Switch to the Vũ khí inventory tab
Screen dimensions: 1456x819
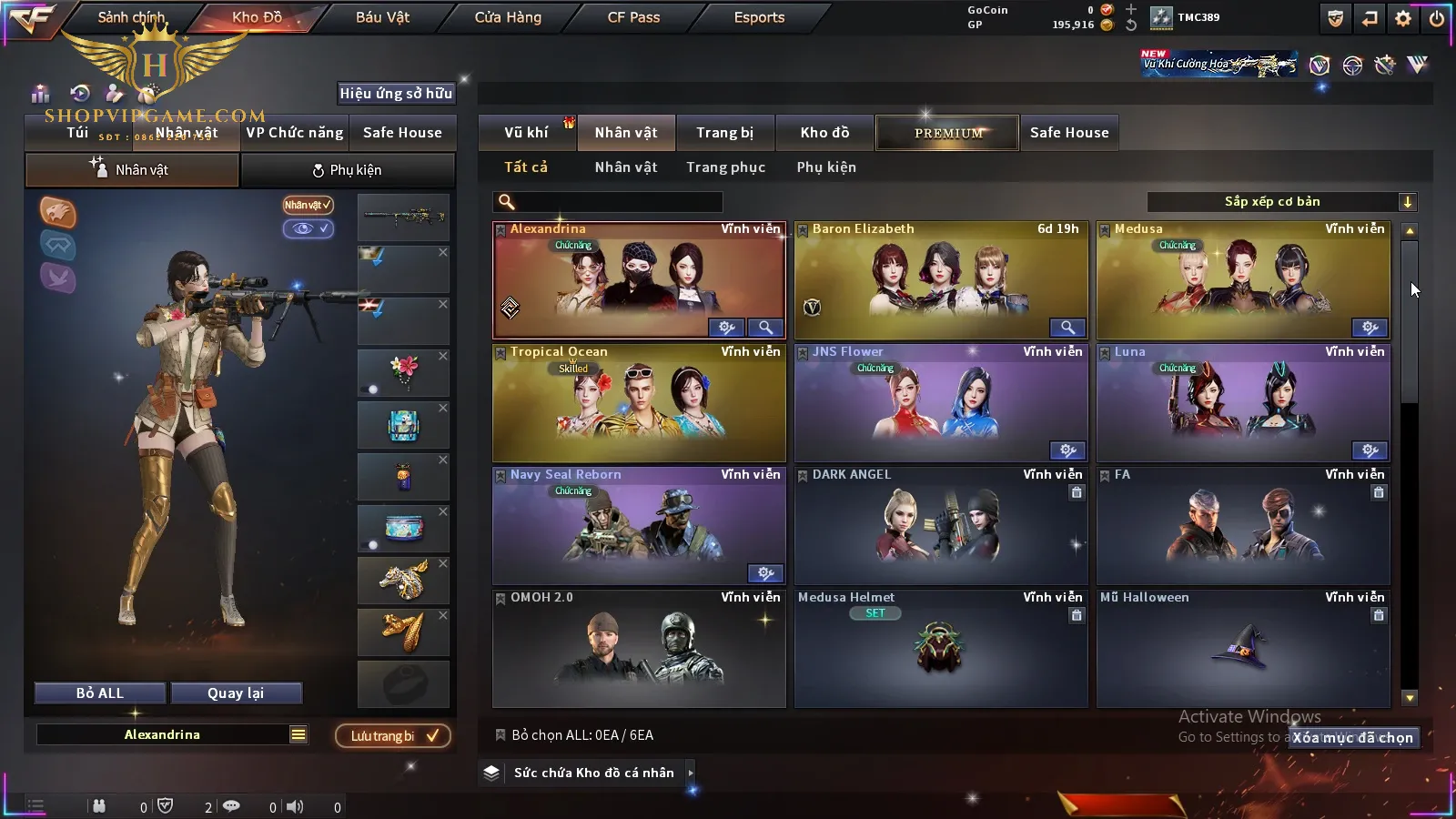526,133
